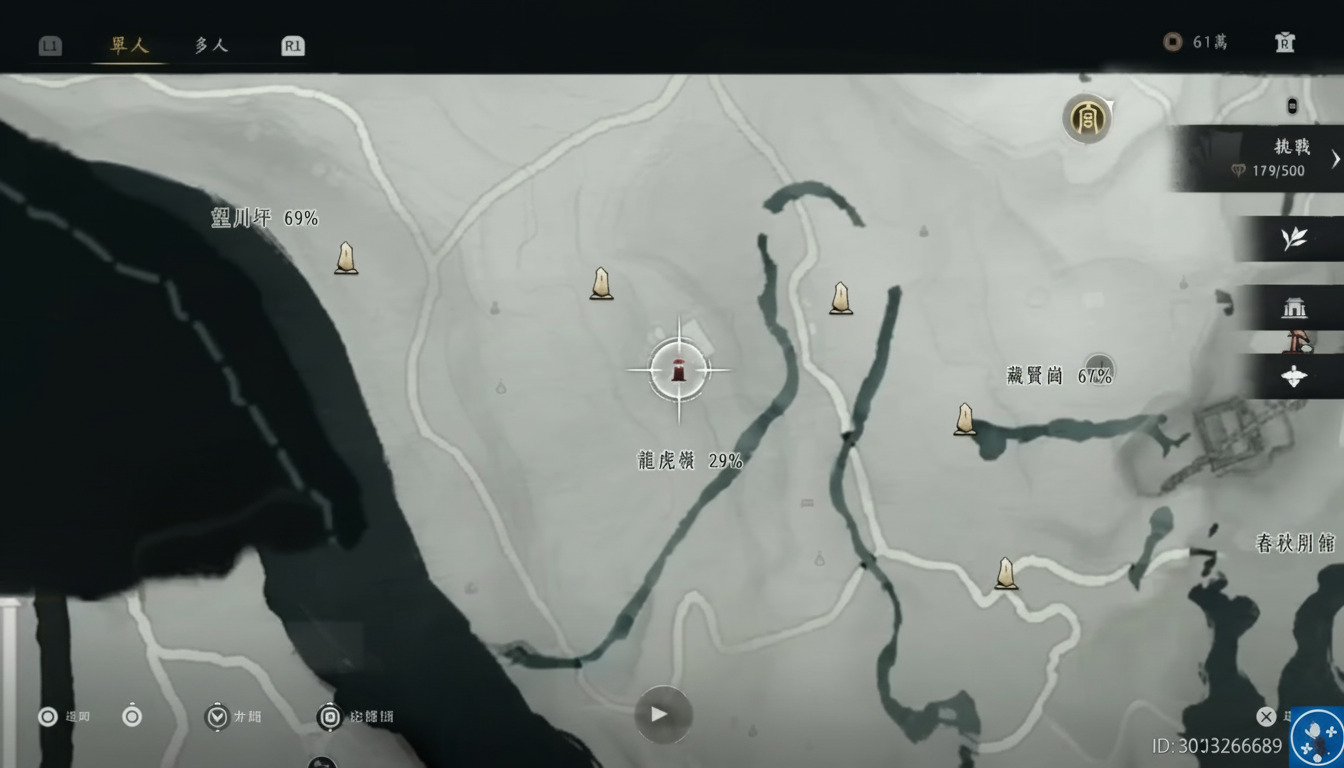
Task: Select the tea leaf collectible filter icon
Action: (1292, 238)
